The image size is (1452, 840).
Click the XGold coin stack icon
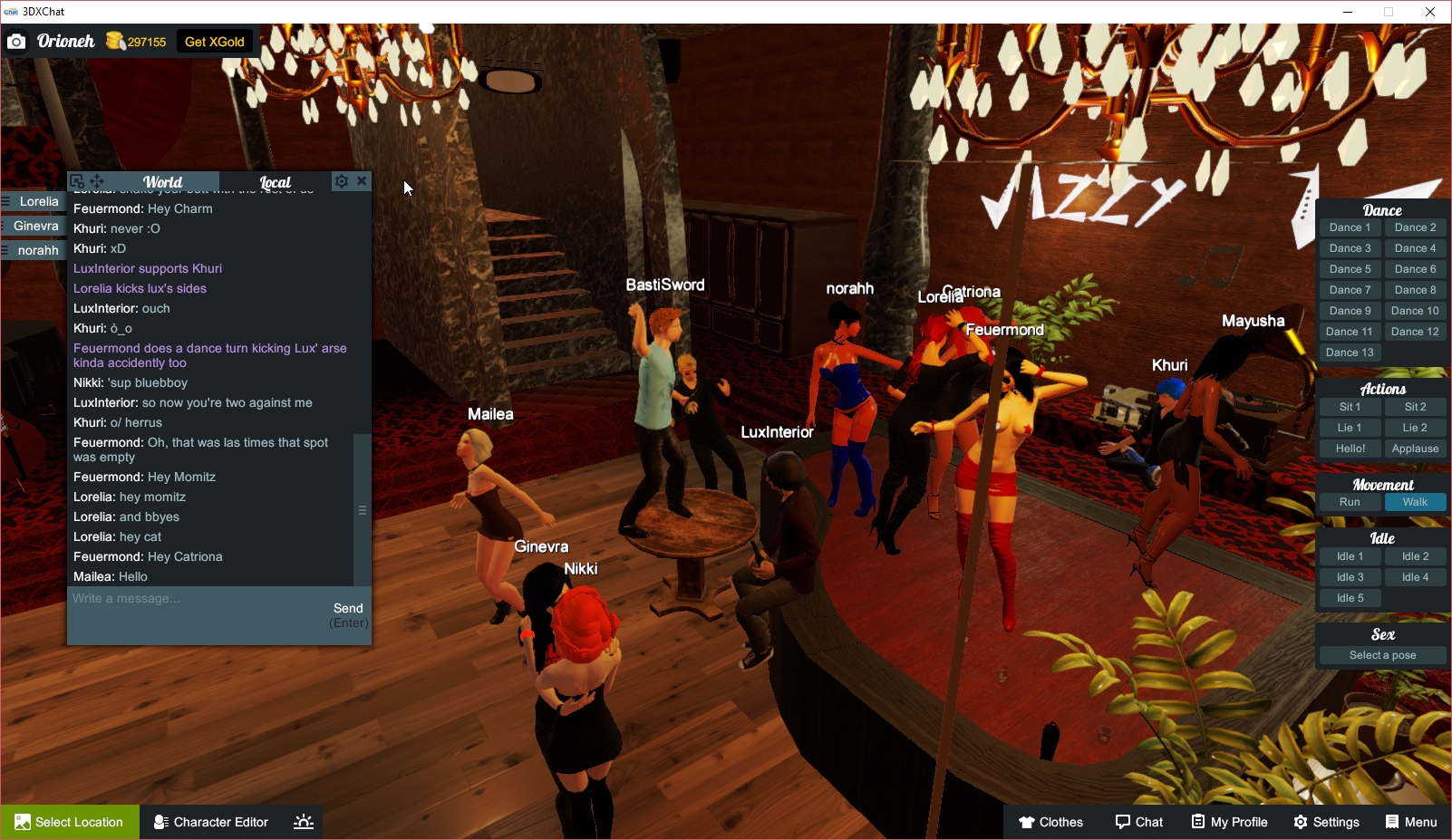point(117,41)
